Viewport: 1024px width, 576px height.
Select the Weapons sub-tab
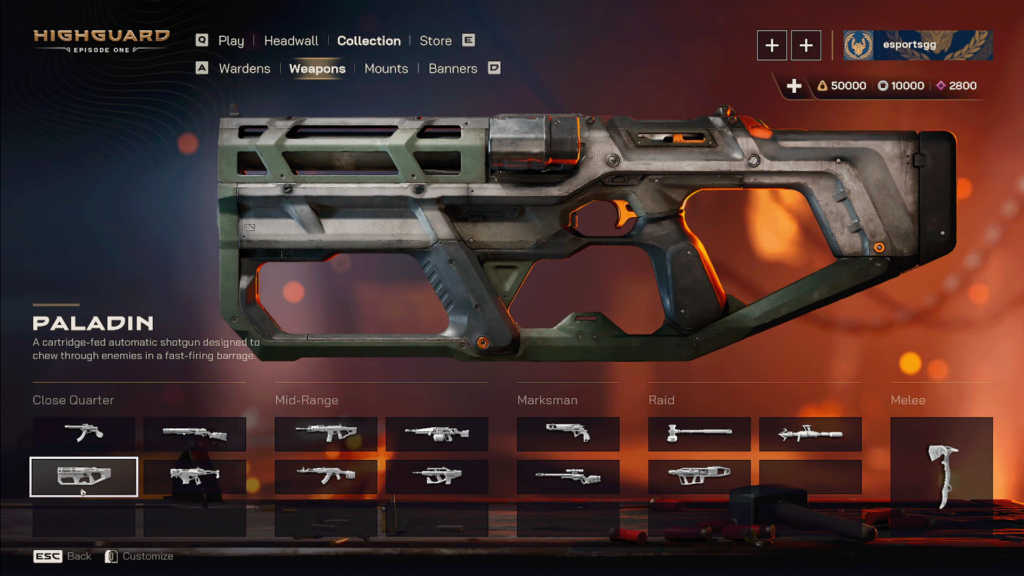click(317, 69)
